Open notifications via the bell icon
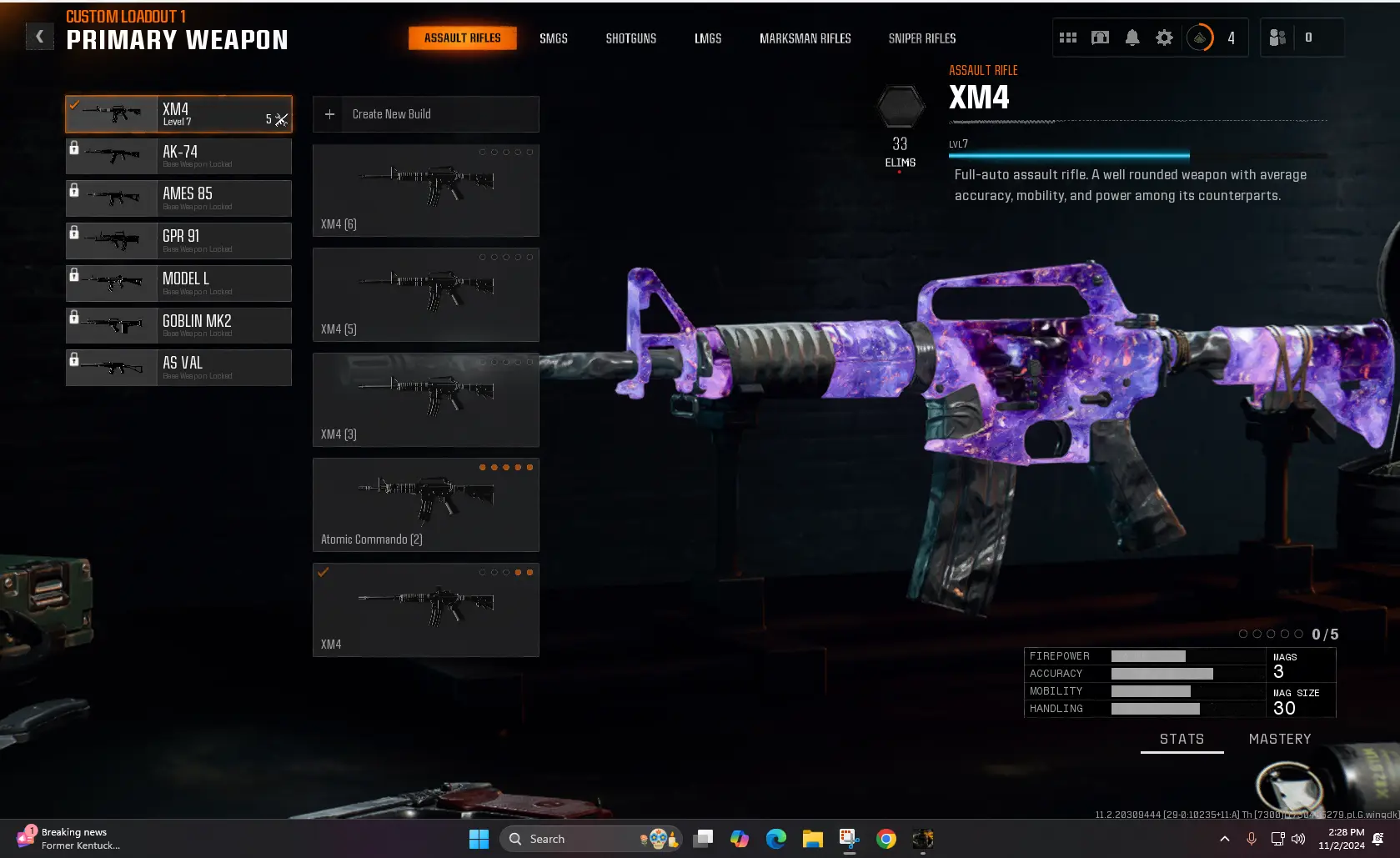The width and height of the screenshot is (1400, 858). 1132,37
